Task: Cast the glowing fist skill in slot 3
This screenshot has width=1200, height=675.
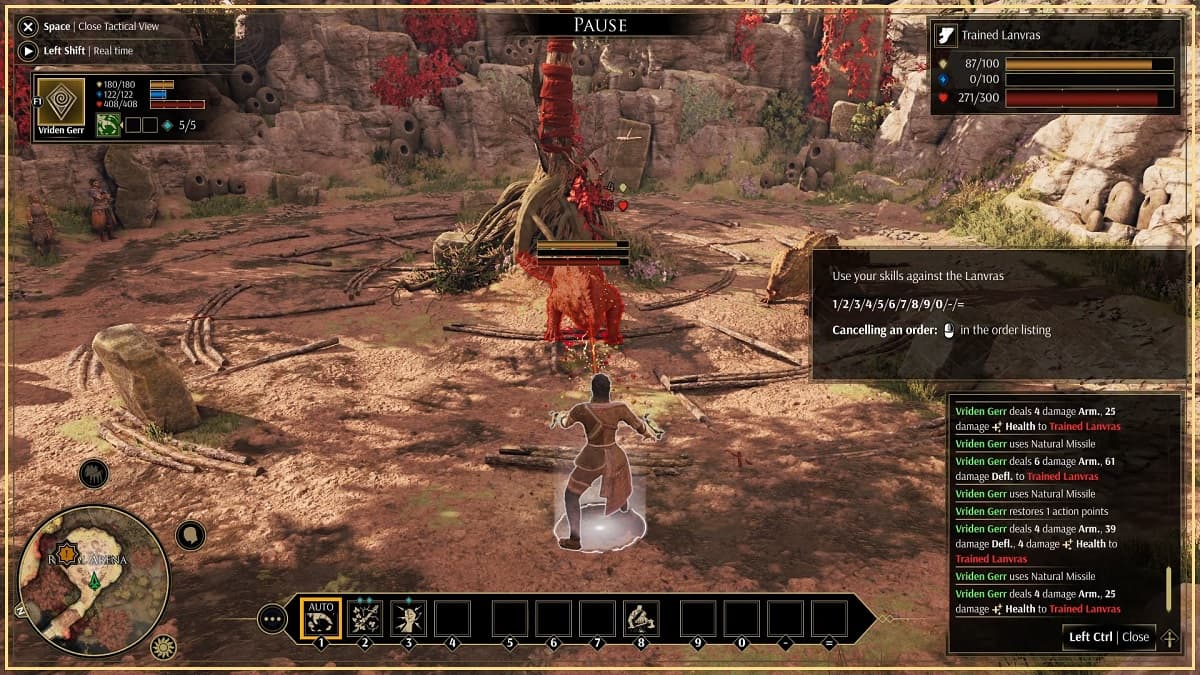Action: (409, 619)
